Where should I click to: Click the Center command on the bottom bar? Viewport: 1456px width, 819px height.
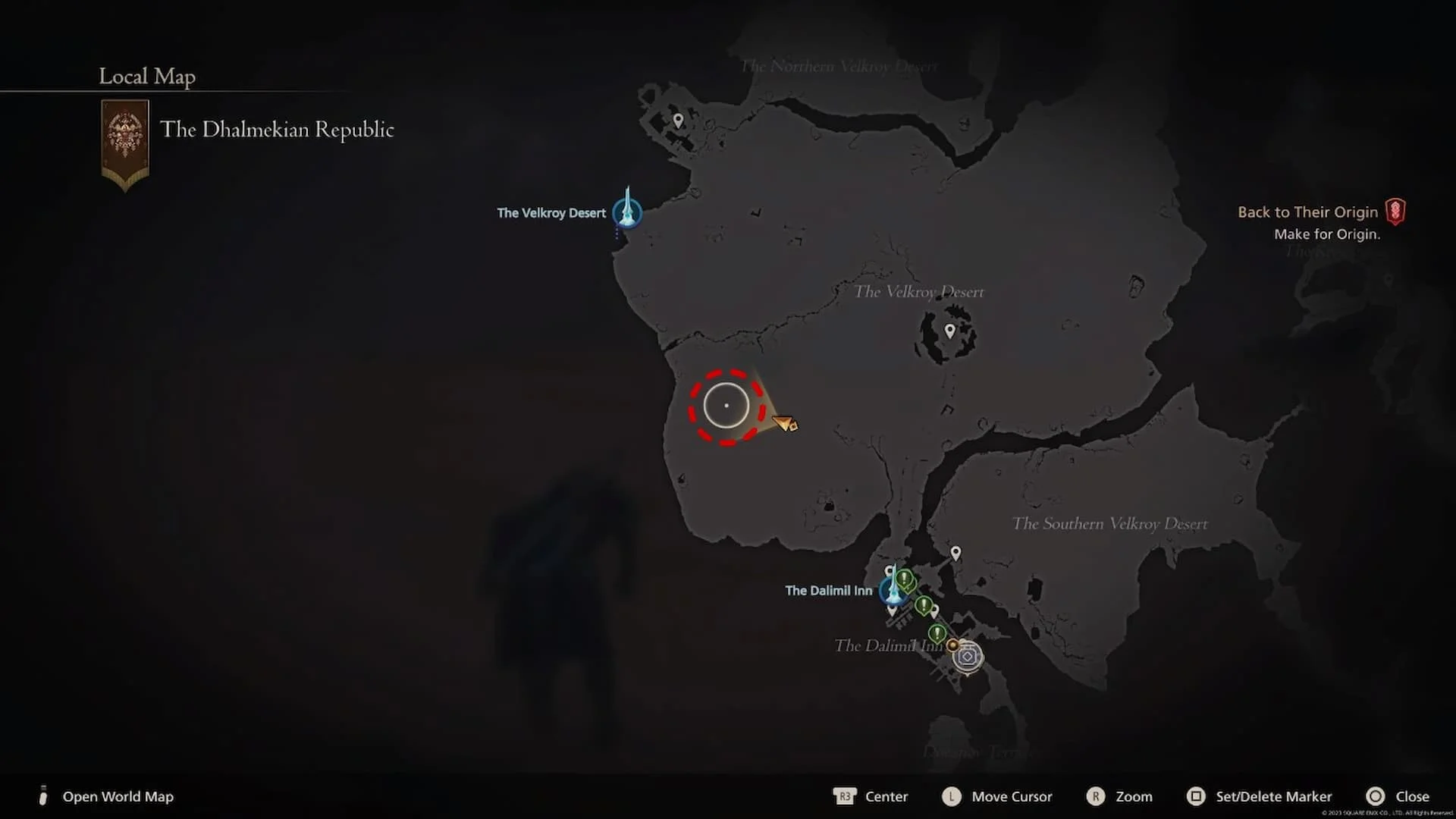(886, 796)
